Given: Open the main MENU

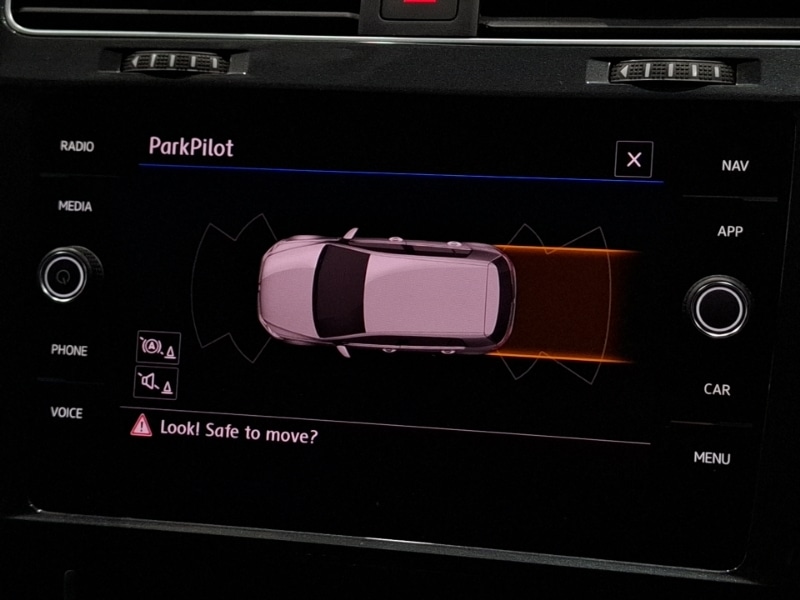Looking at the screenshot, I should pos(712,458).
